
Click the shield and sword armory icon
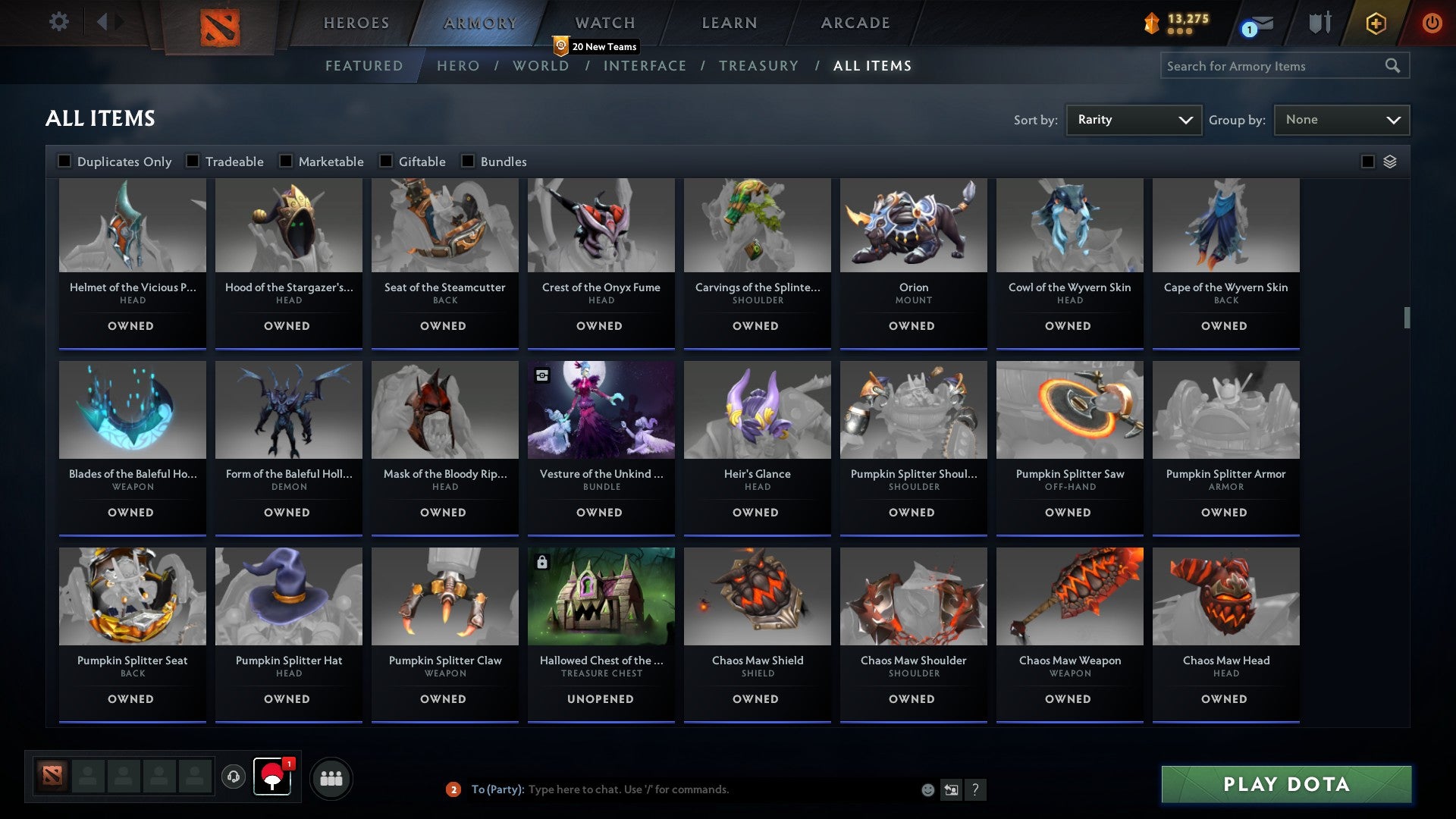[x=1319, y=23]
